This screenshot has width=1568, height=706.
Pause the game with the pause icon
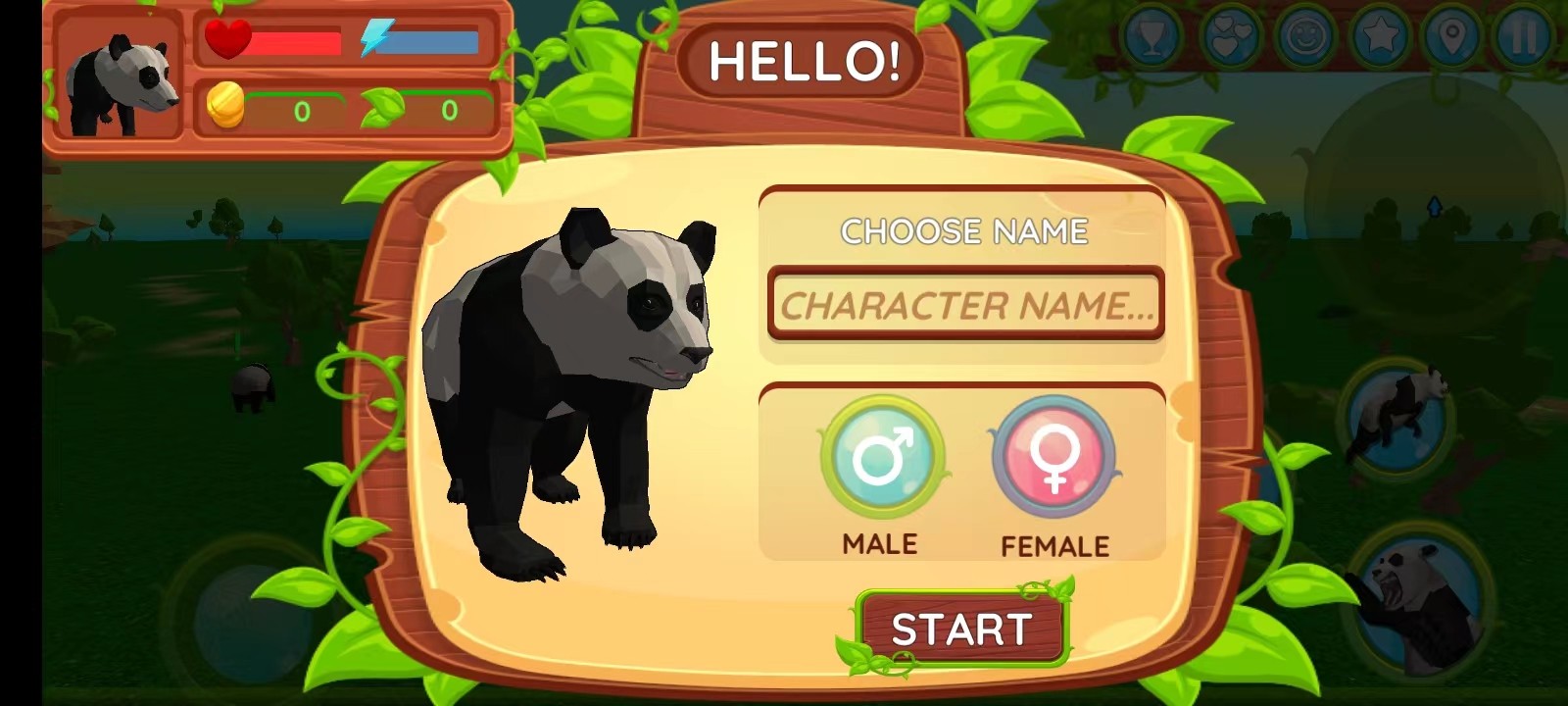tap(1523, 37)
